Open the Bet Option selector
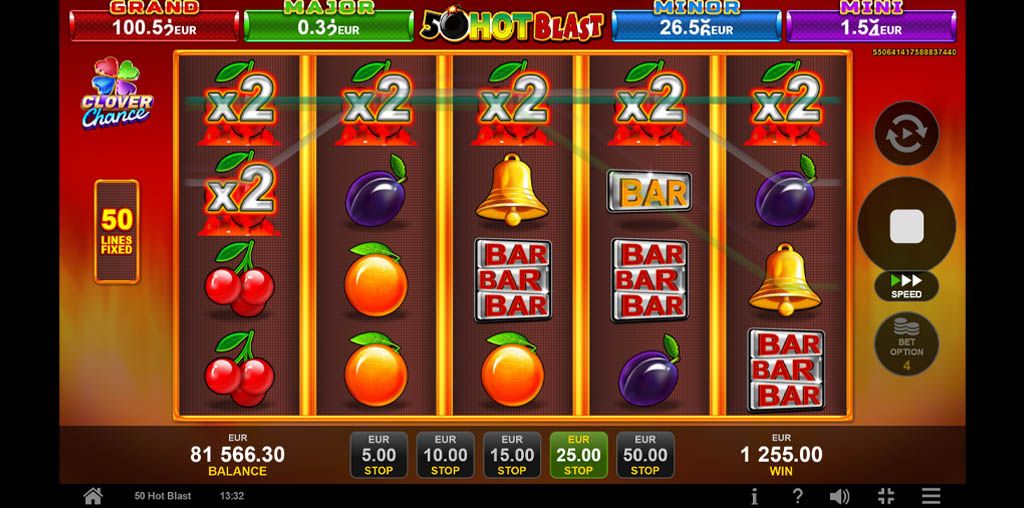The height and width of the screenshot is (508, 1024). click(906, 345)
